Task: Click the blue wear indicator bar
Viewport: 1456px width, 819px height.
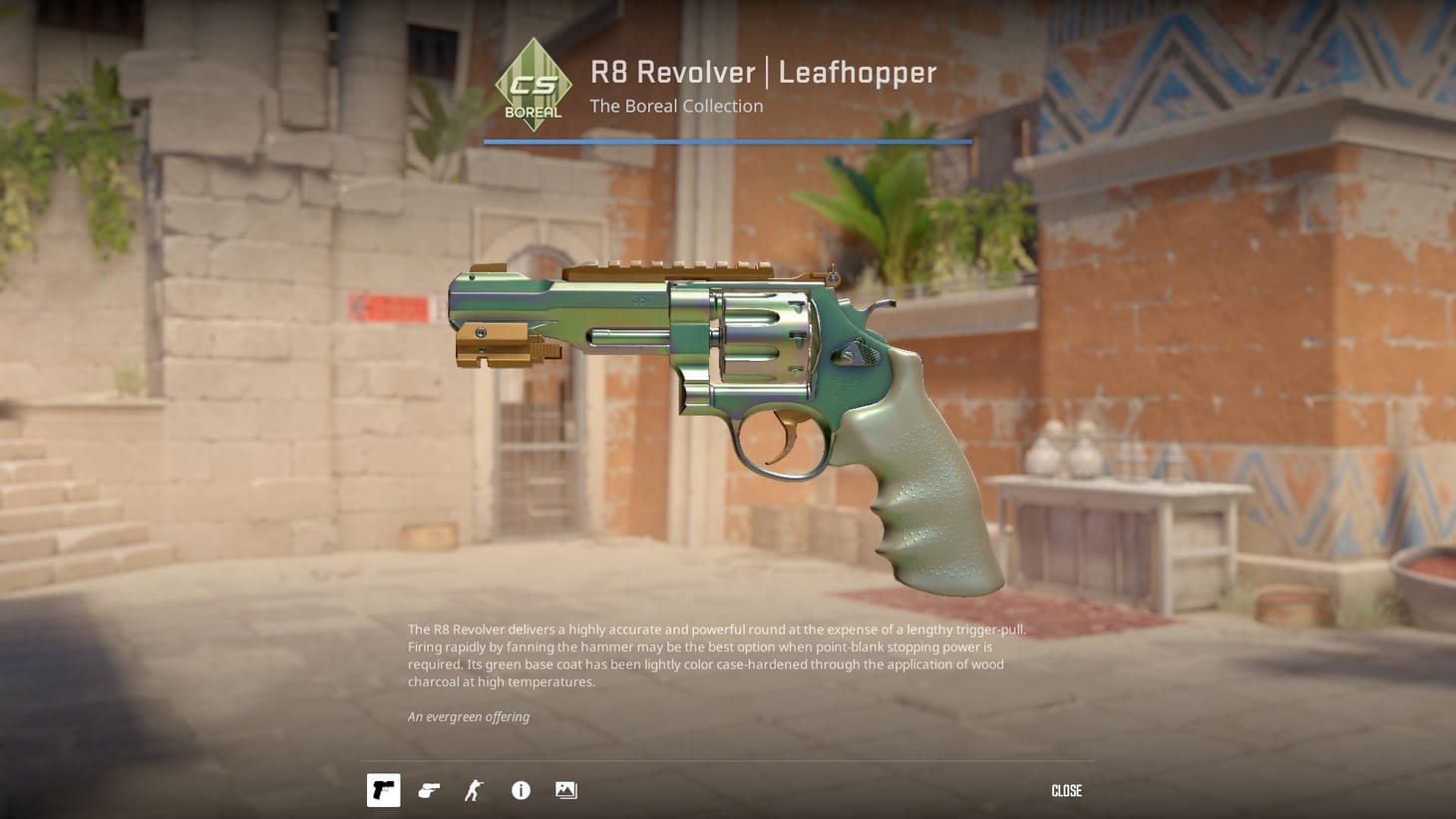Action: pos(728,142)
